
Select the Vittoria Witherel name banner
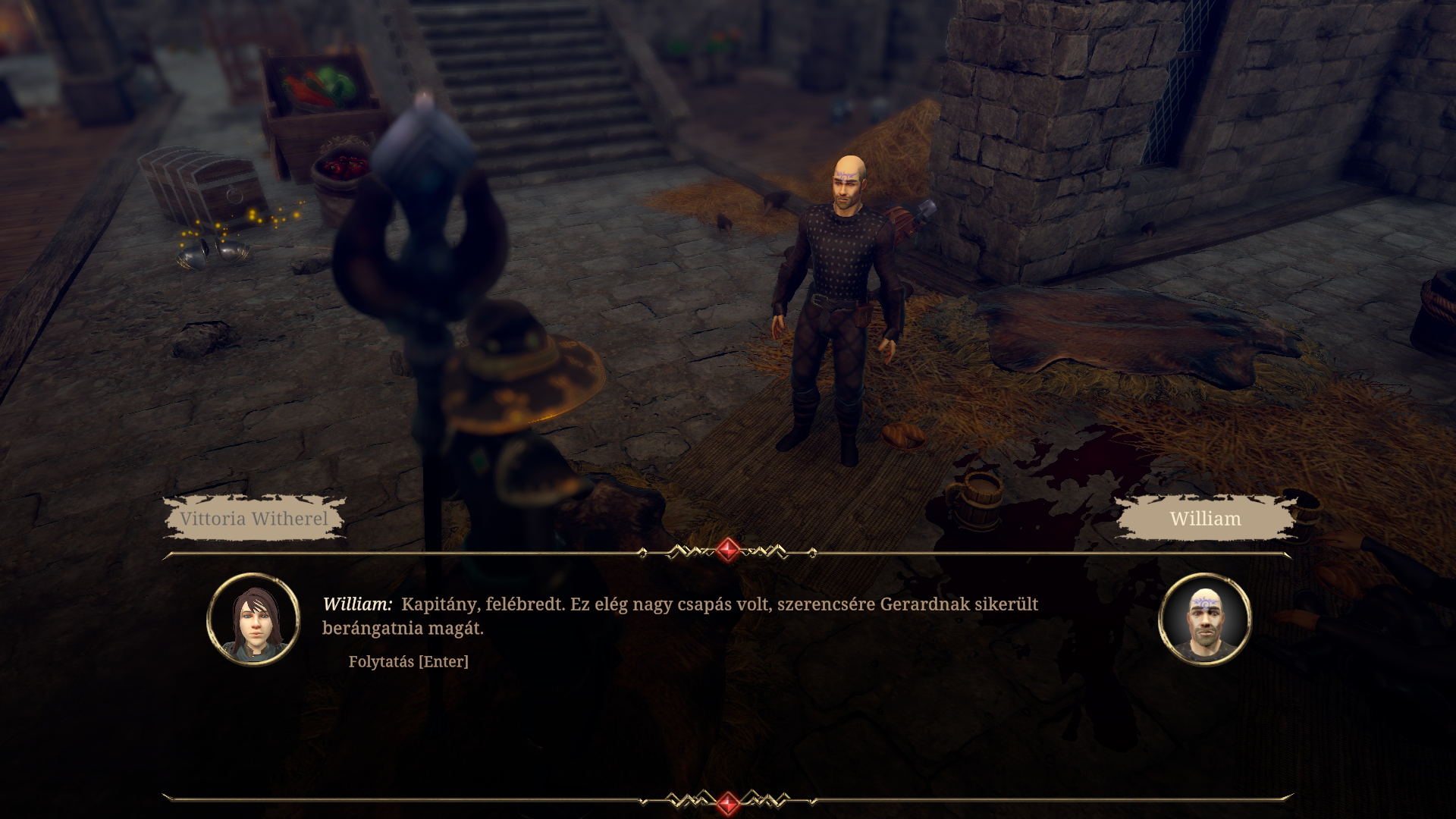pos(254,519)
